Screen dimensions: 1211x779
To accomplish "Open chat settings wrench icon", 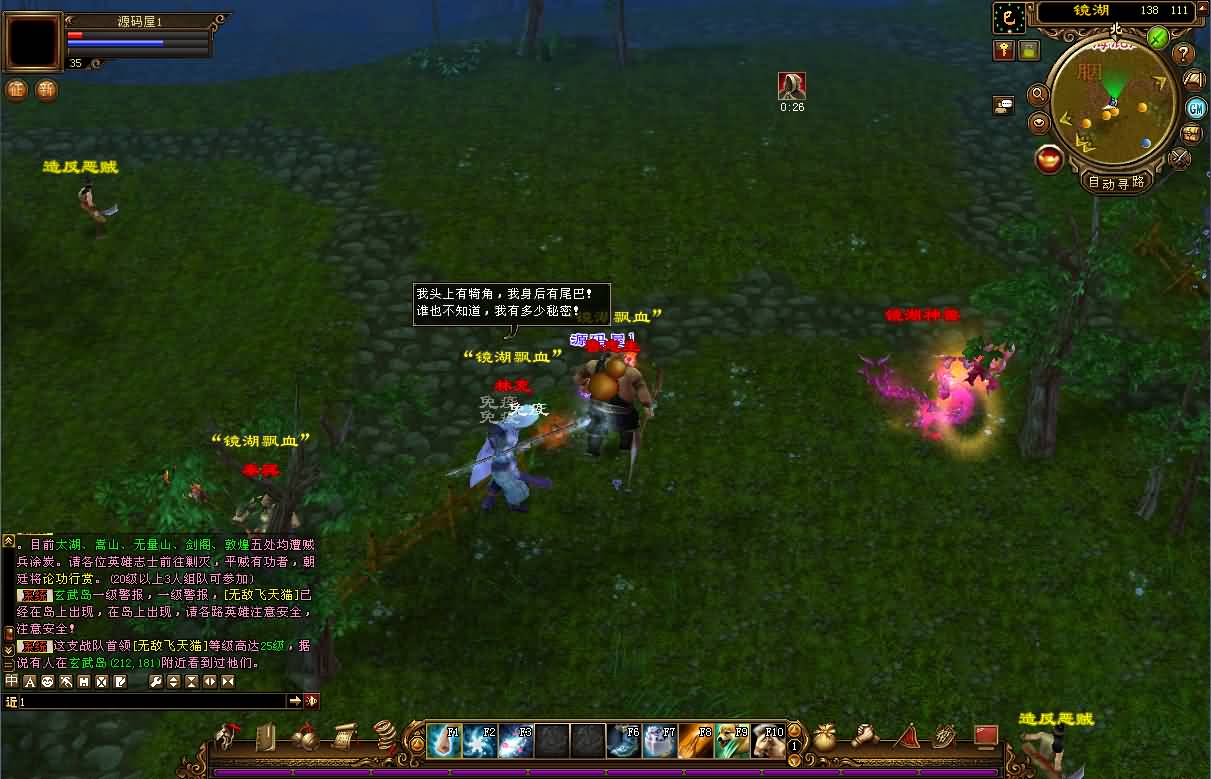I will (x=155, y=682).
